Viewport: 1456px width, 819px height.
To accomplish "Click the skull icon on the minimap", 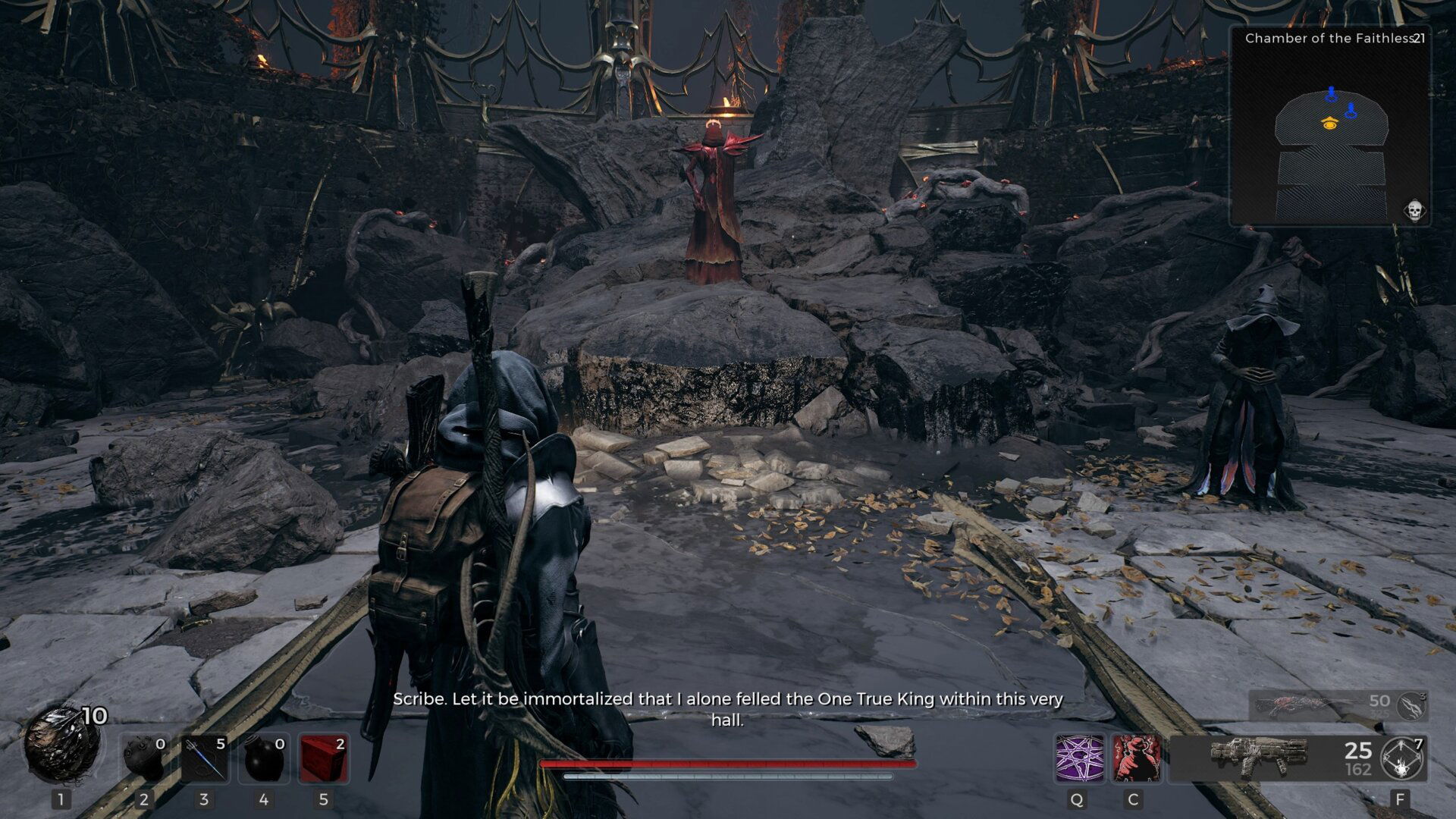I will [1414, 210].
